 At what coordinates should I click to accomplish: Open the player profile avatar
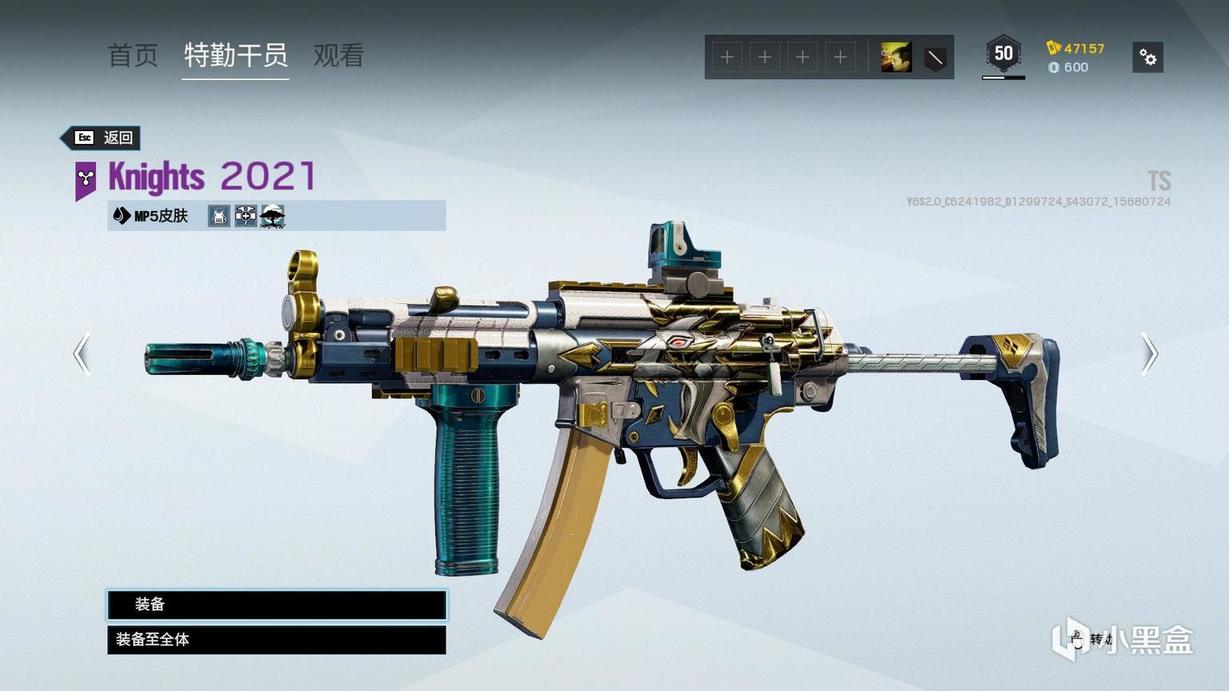click(895, 57)
